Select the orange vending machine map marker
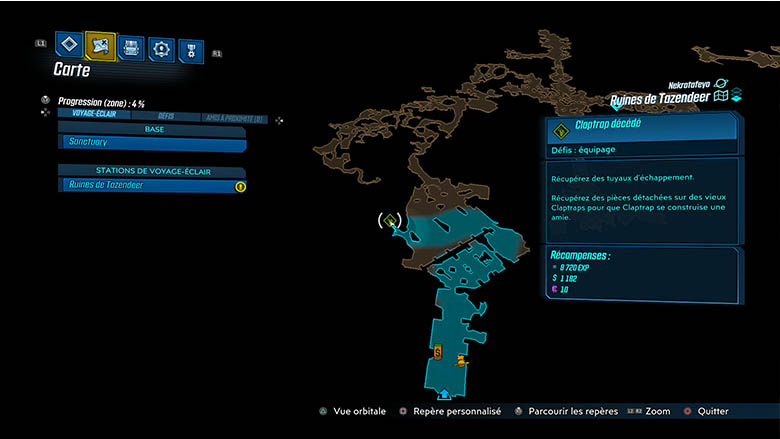780x439 pixels. pos(438,352)
